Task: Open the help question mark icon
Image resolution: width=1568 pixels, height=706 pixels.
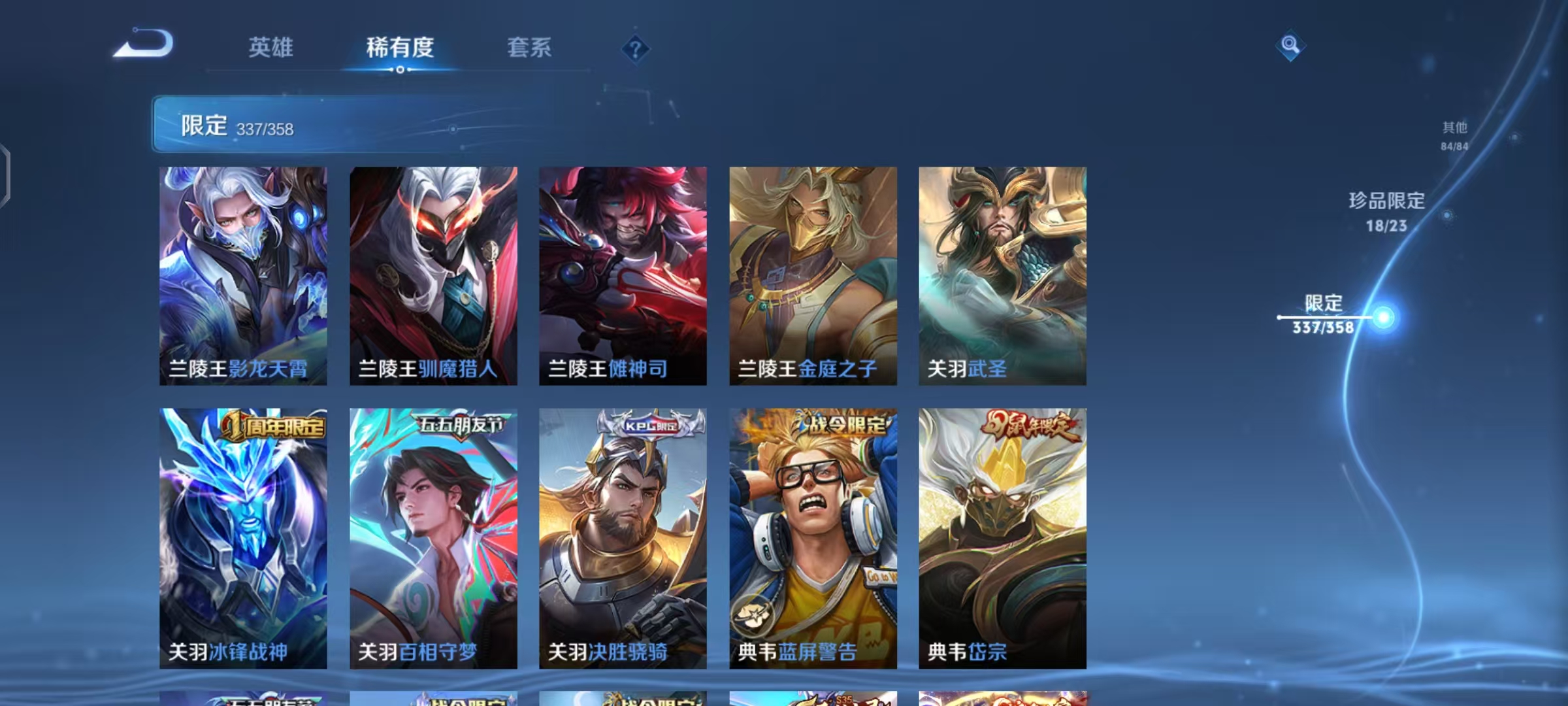Action: pyautogui.click(x=636, y=48)
